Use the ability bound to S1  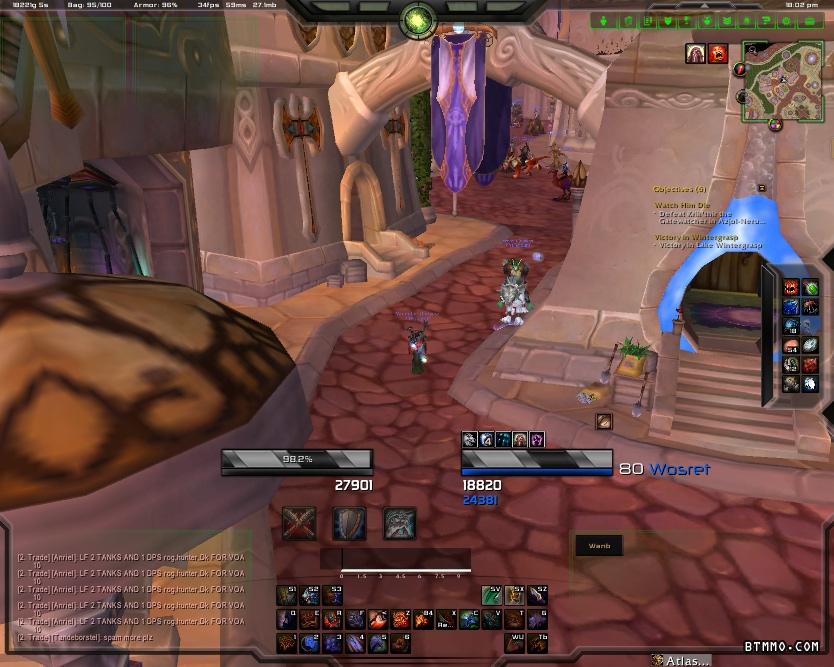click(285, 595)
